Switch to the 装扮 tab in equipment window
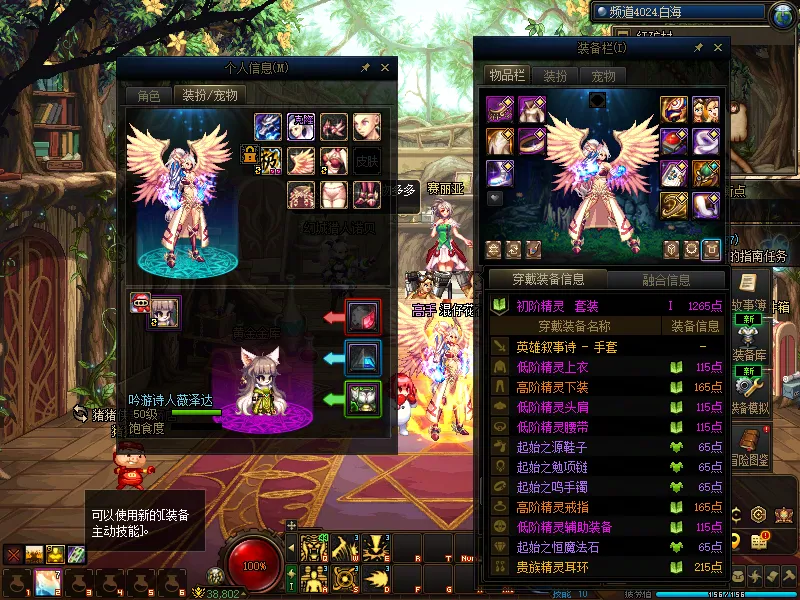Image resolution: width=800 pixels, height=600 pixels. pos(555,76)
